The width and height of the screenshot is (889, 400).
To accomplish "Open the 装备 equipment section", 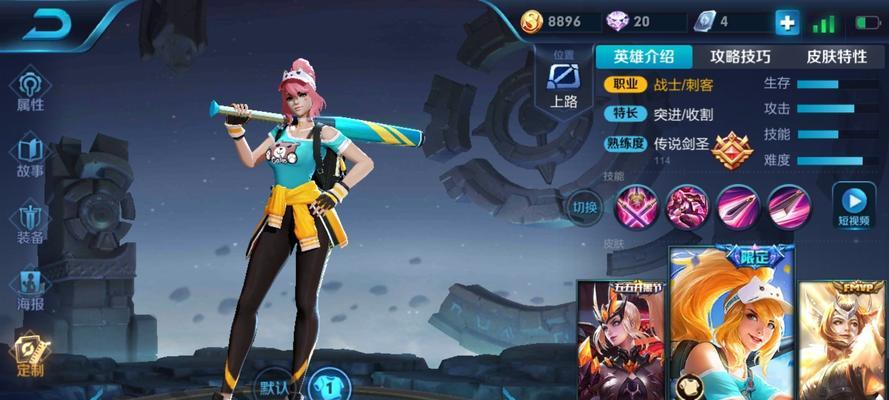I will click(31, 224).
